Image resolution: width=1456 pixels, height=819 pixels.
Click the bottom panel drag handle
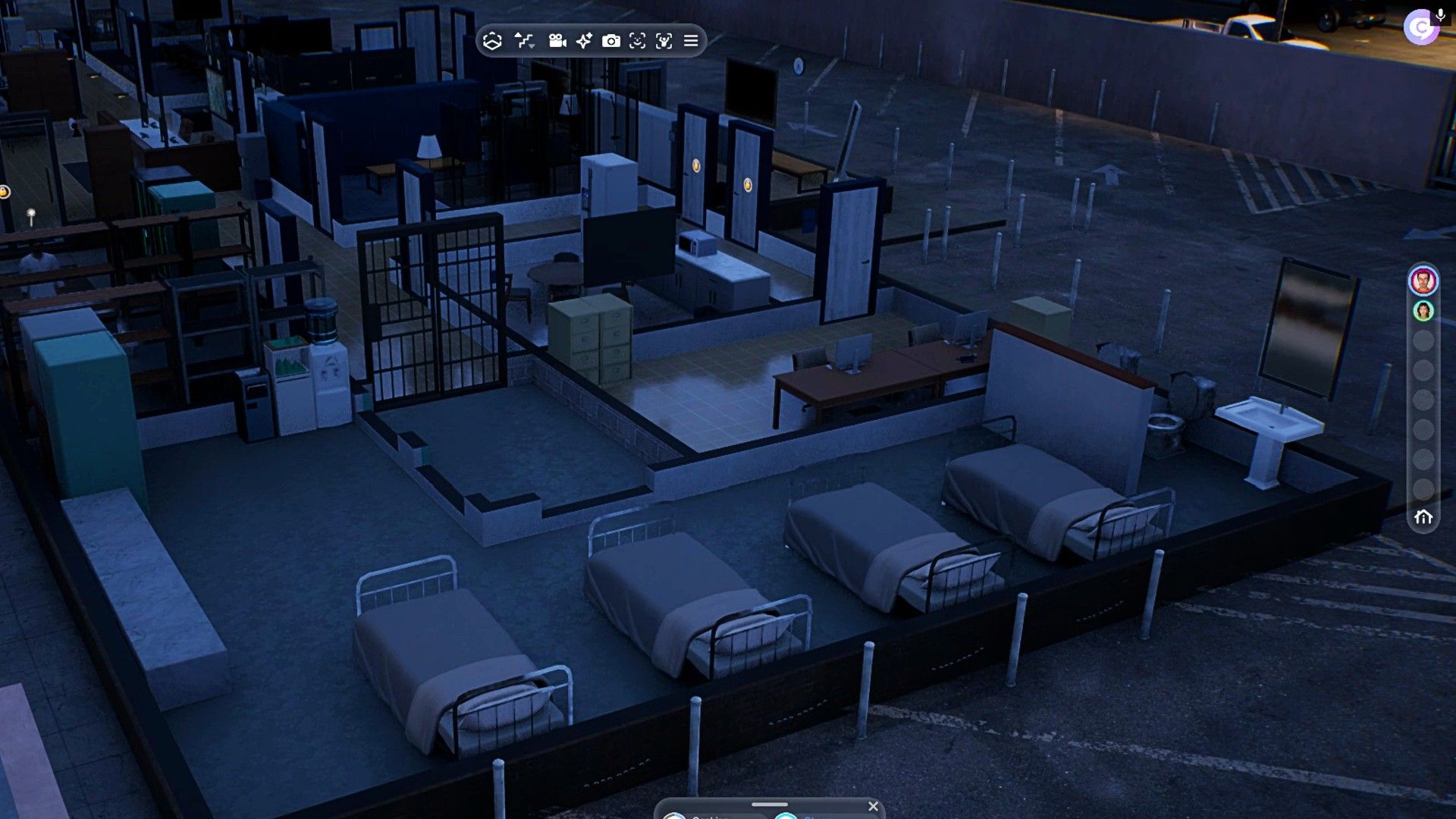[769, 805]
